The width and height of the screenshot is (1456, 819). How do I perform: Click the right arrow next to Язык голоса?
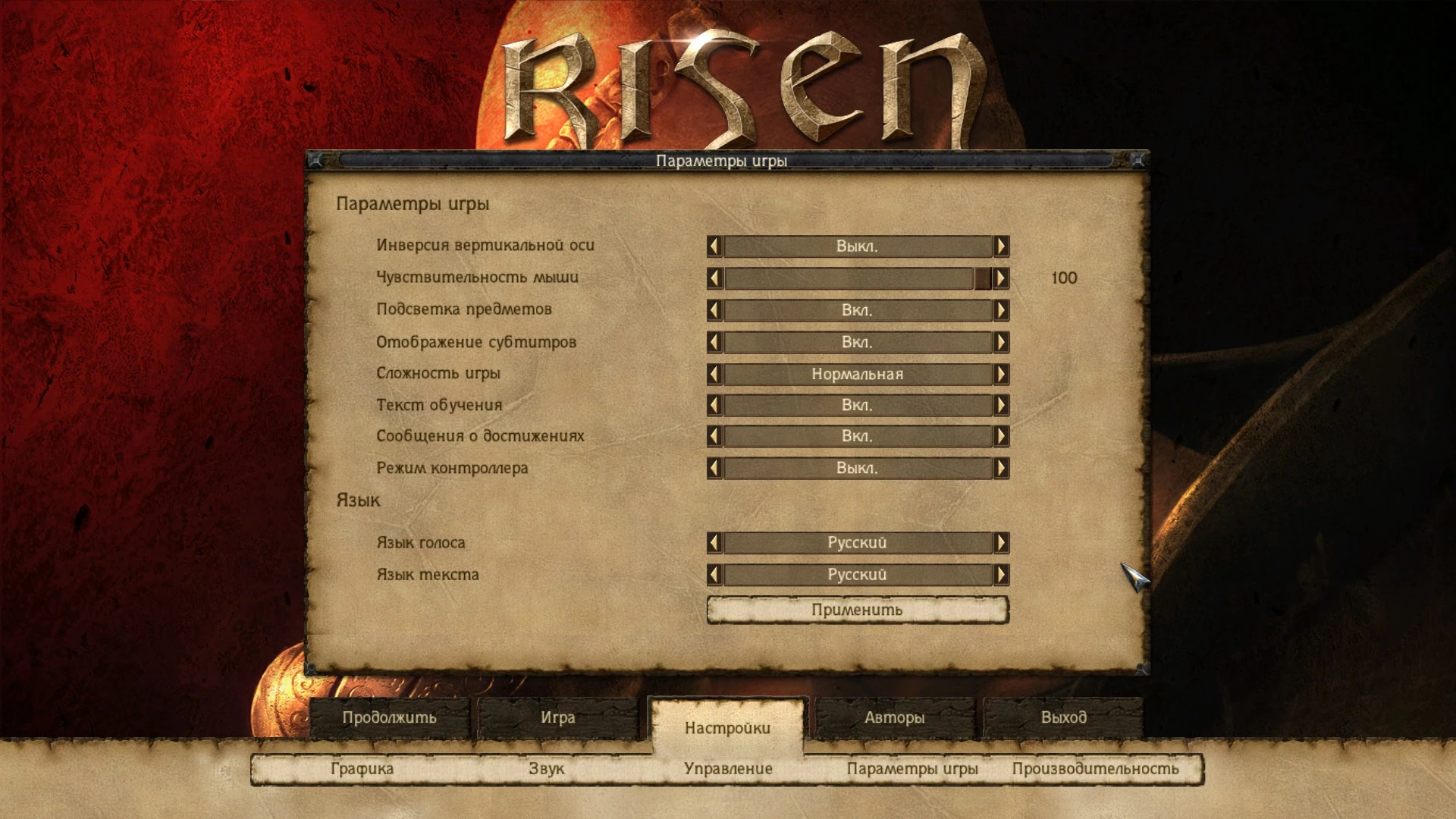pyautogui.click(x=1001, y=542)
